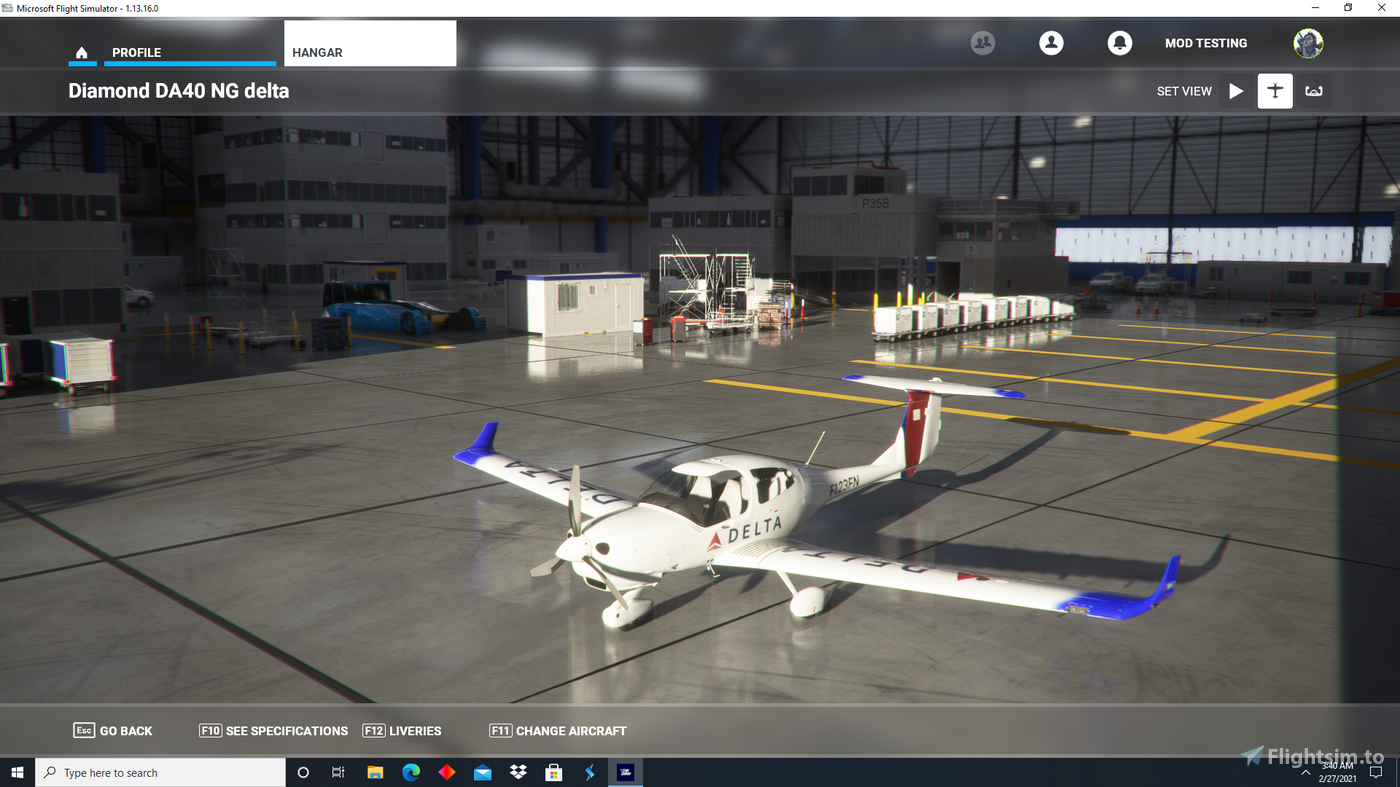
Task: Open the friends/social group icon
Action: pos(982,43)
